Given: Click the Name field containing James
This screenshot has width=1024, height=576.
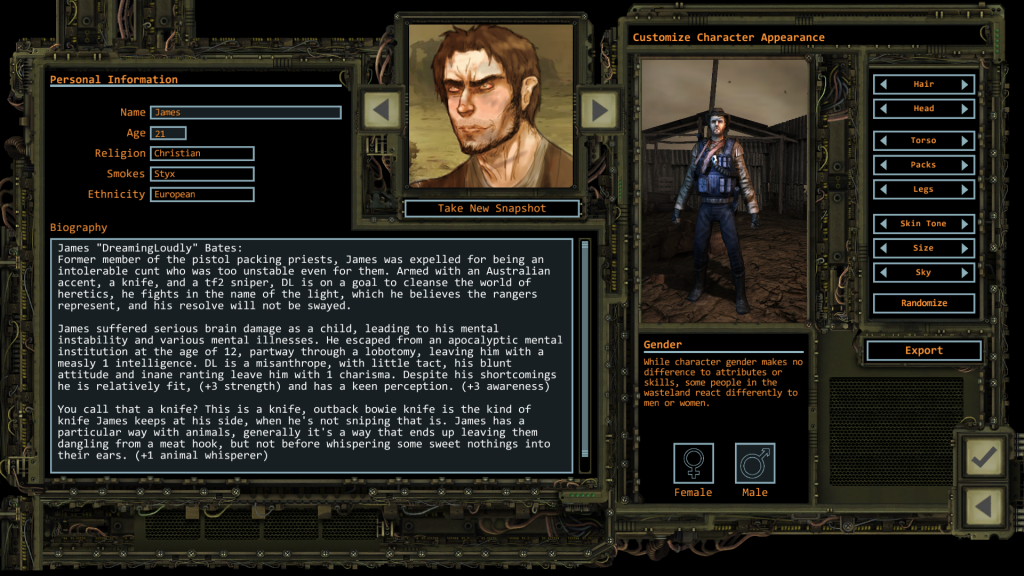Looking at the screenshot, I should click(x=245, y=113).
